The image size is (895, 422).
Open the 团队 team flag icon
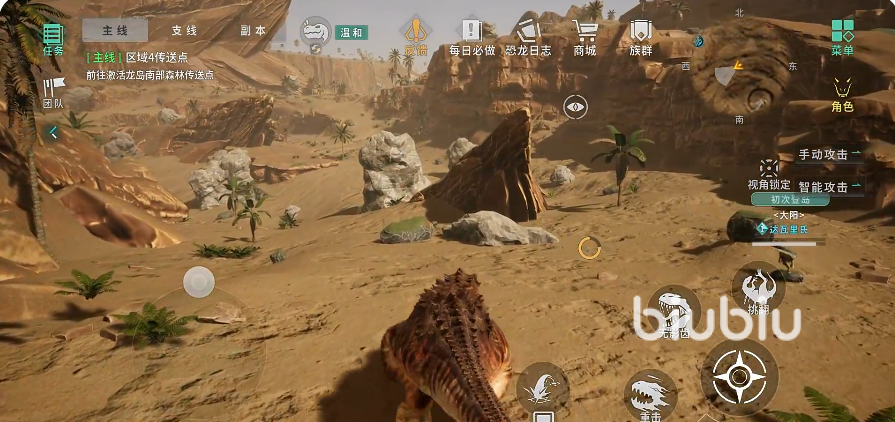pyautogui.click(x=53, y=92)
